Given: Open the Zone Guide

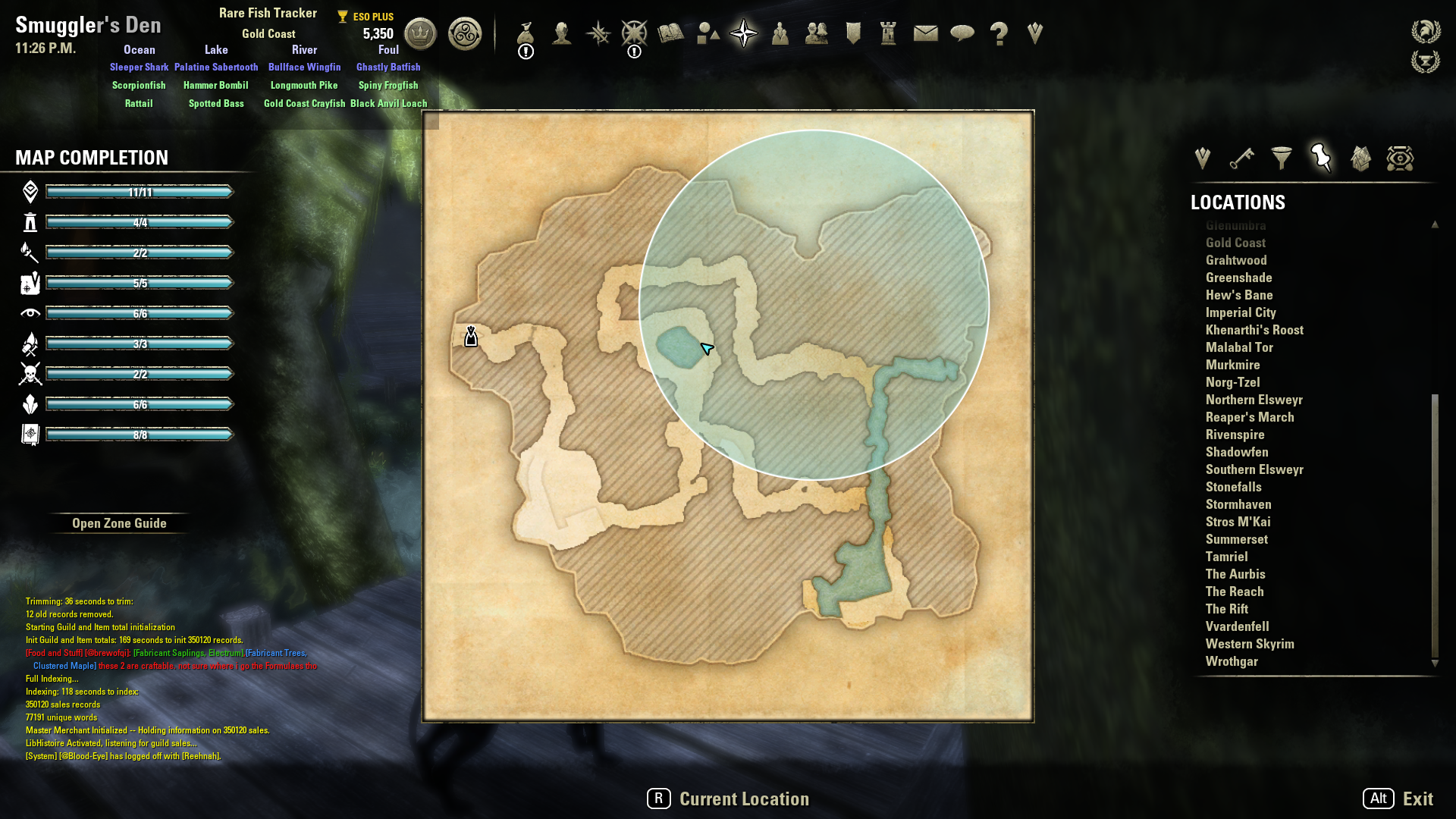Looking at the screenshot, I should click(x=119, y=523).
